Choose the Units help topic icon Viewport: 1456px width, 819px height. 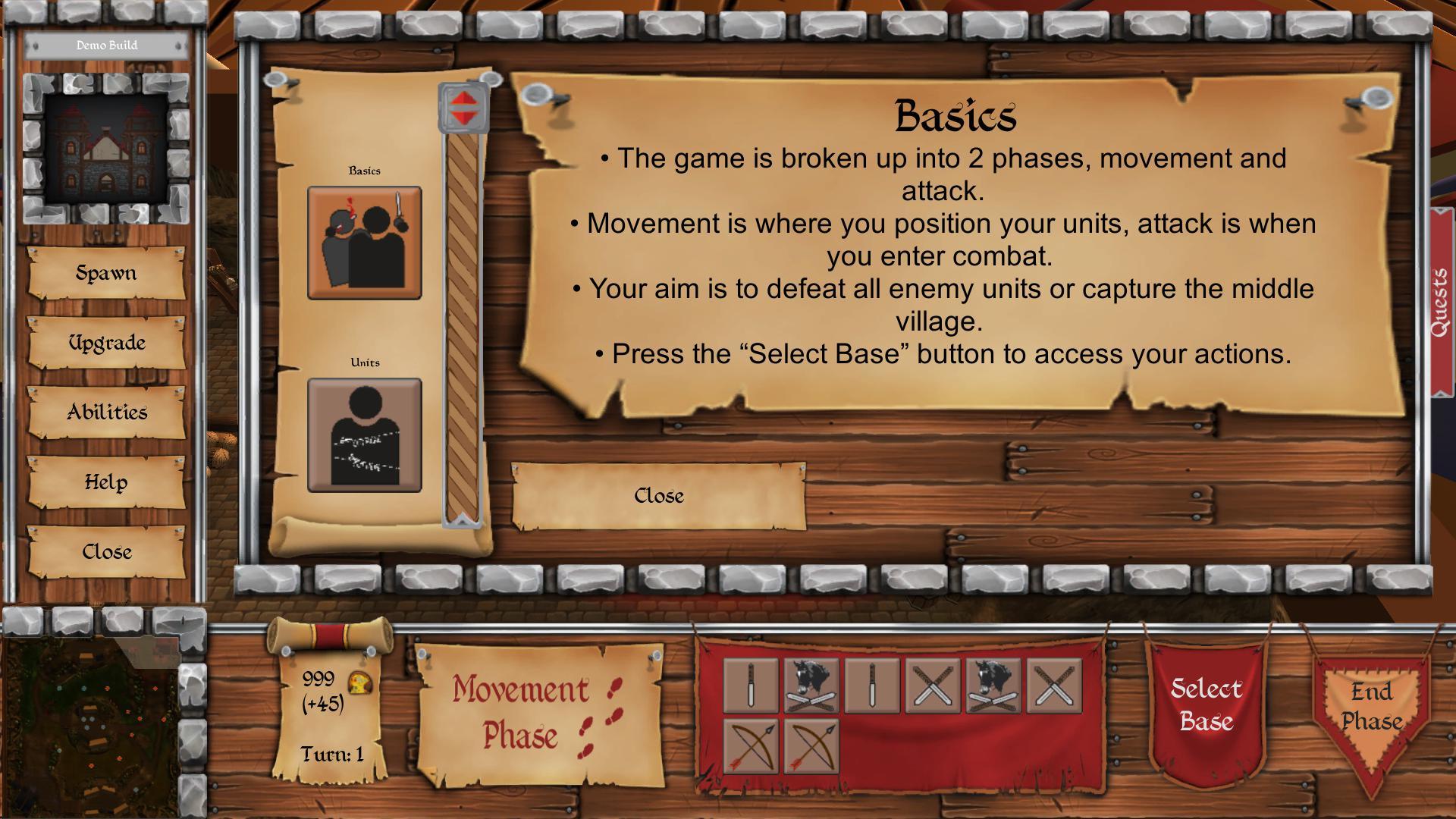(364, 435)
